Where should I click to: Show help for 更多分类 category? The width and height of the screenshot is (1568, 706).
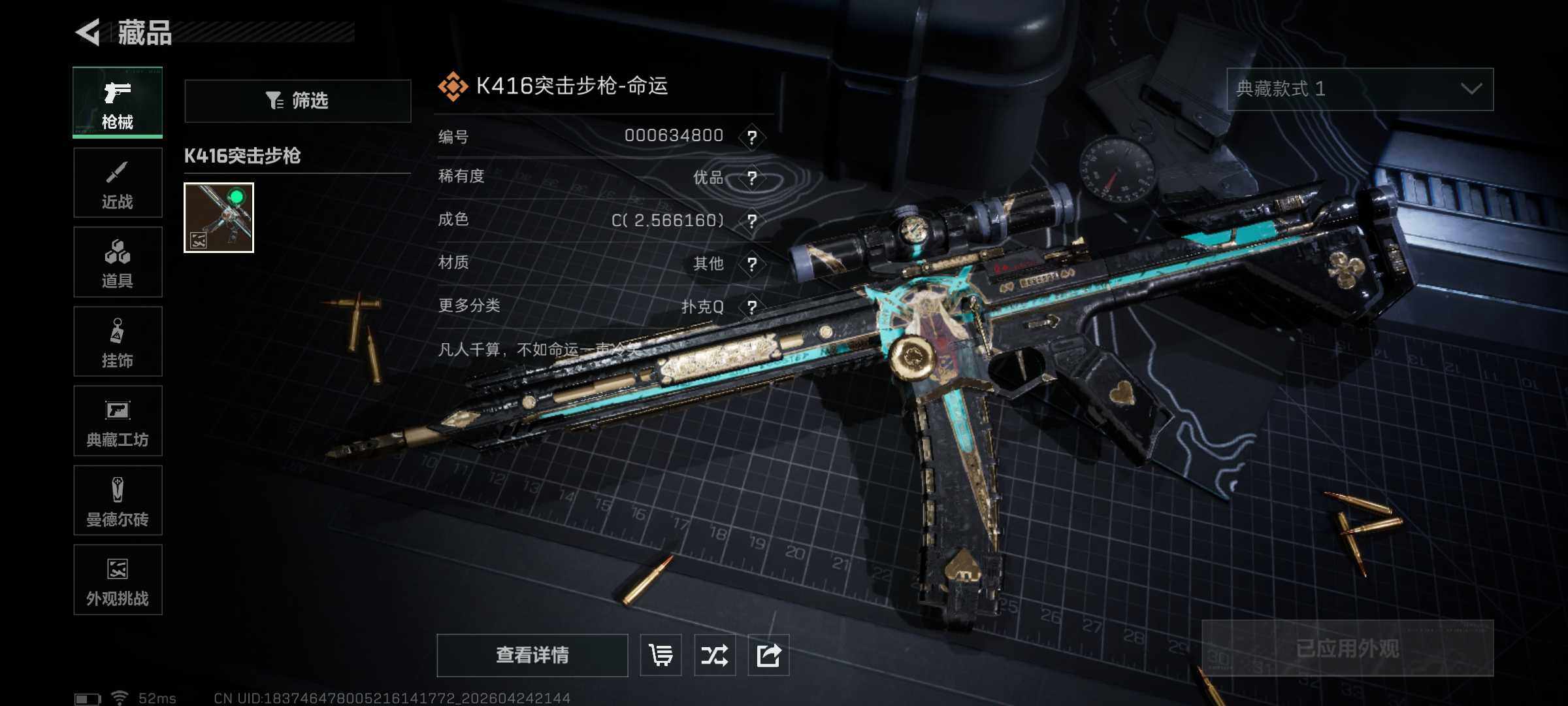pyautogui.click(x=752, y=307)
